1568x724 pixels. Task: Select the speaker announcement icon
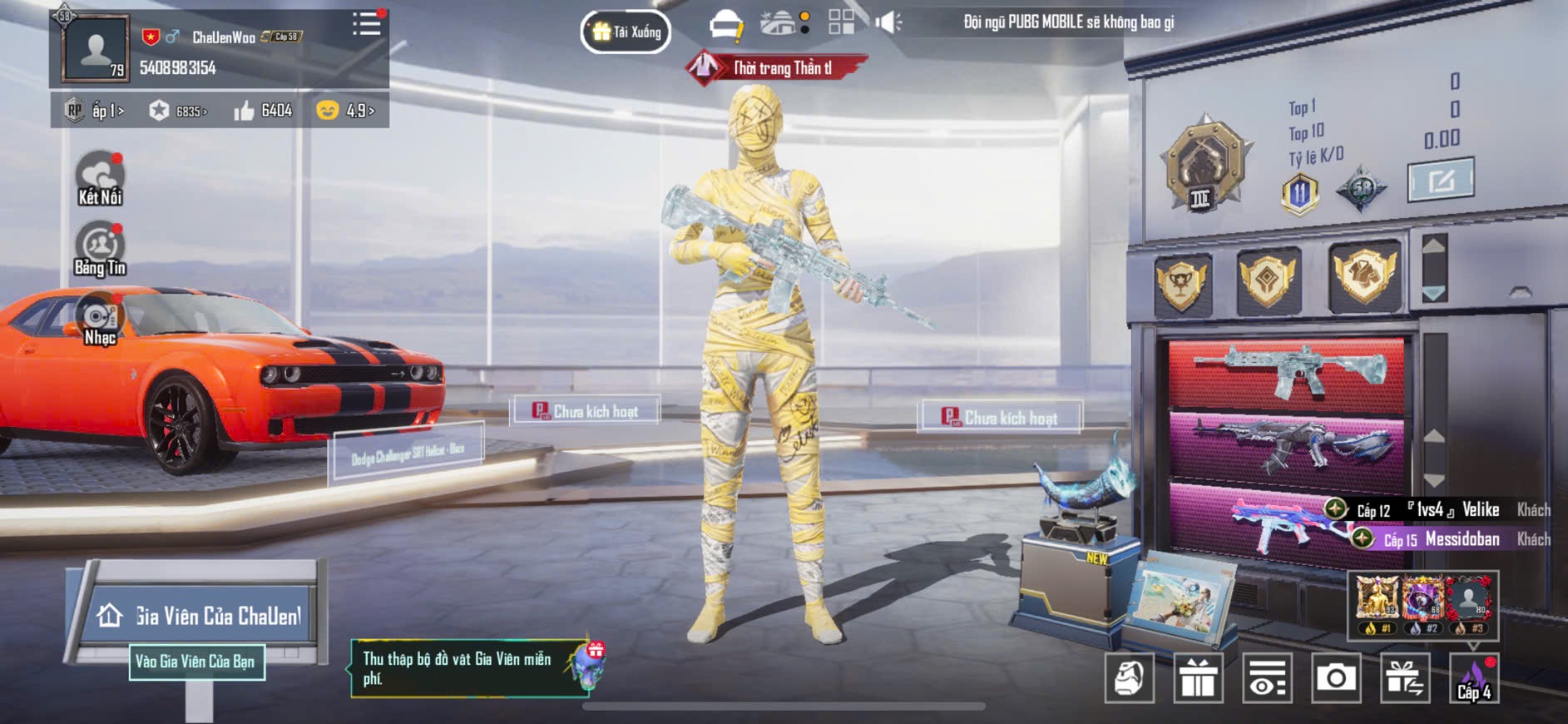point(888,22)
